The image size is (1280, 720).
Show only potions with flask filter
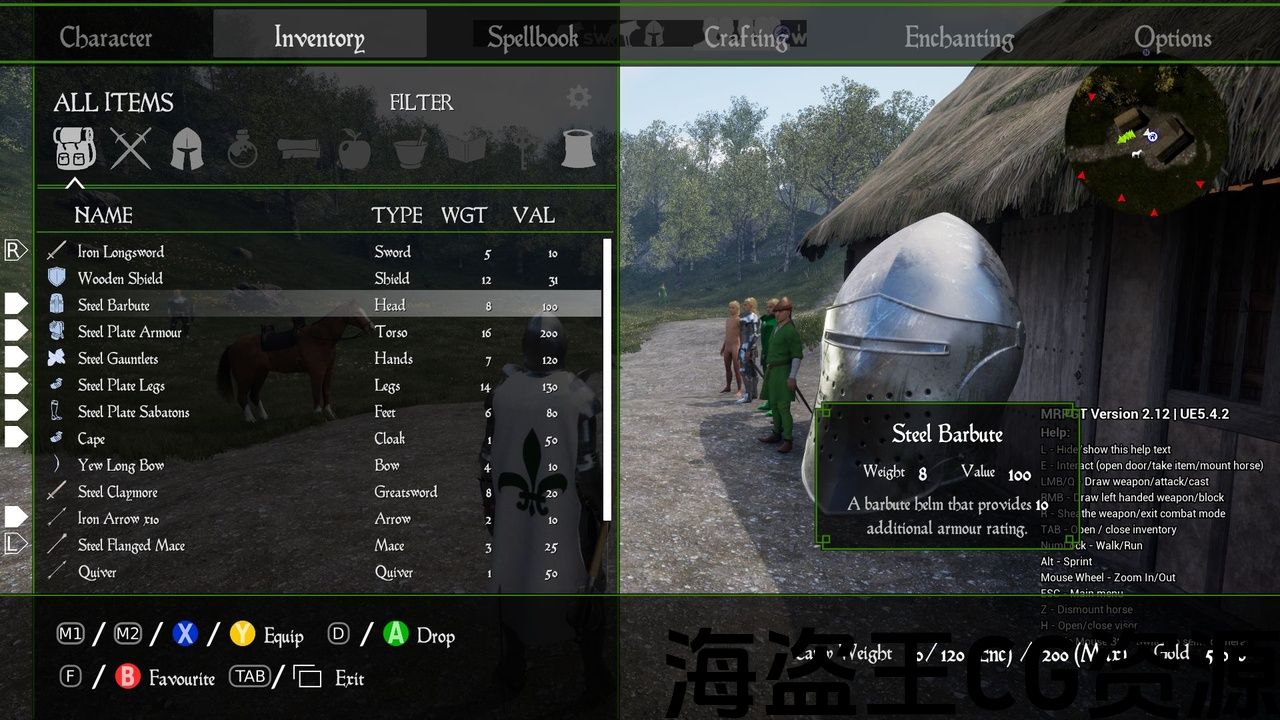(242, 150)
